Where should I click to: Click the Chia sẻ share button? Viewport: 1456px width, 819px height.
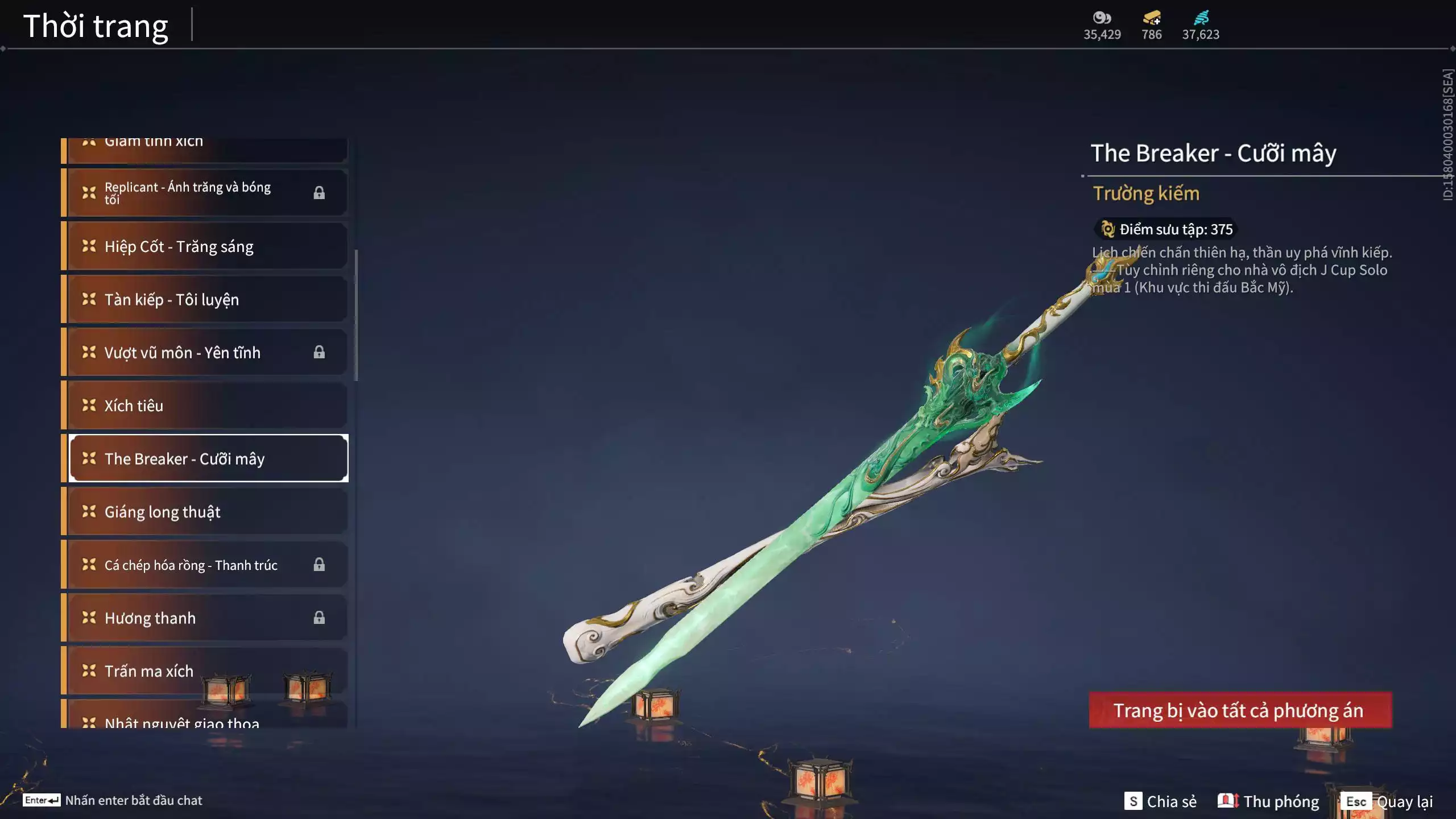pyautogui.click(x=1161, y=801)
